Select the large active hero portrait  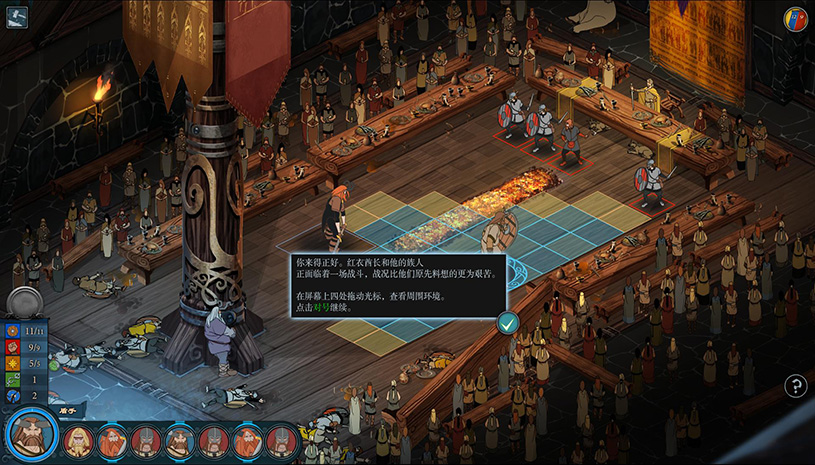(32, 433)
